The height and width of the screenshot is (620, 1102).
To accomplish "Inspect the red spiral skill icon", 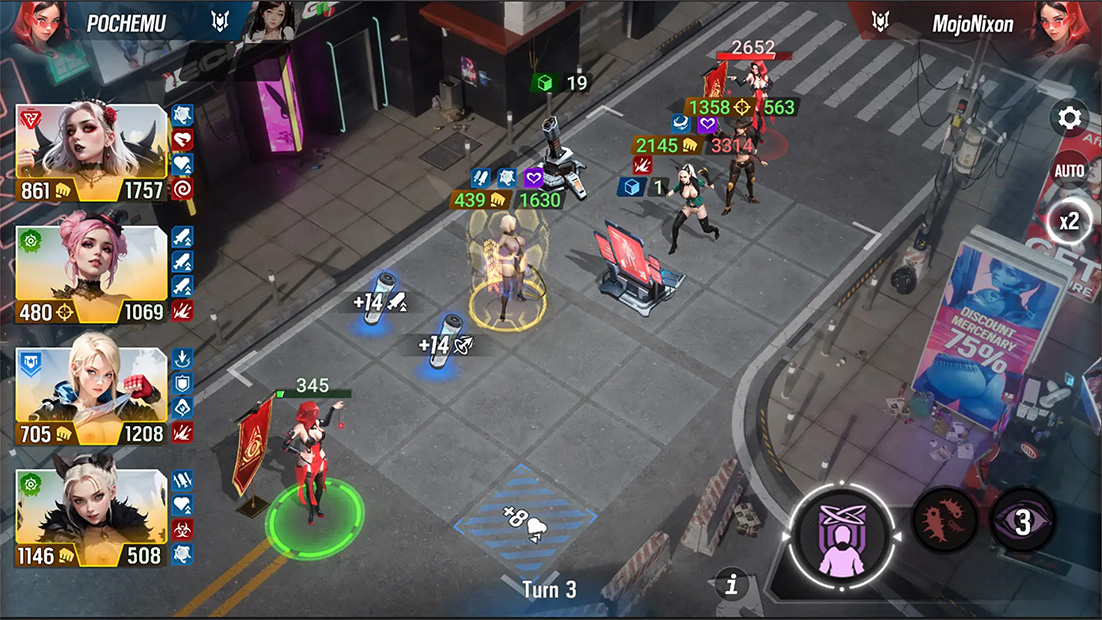I will point(182,189).
